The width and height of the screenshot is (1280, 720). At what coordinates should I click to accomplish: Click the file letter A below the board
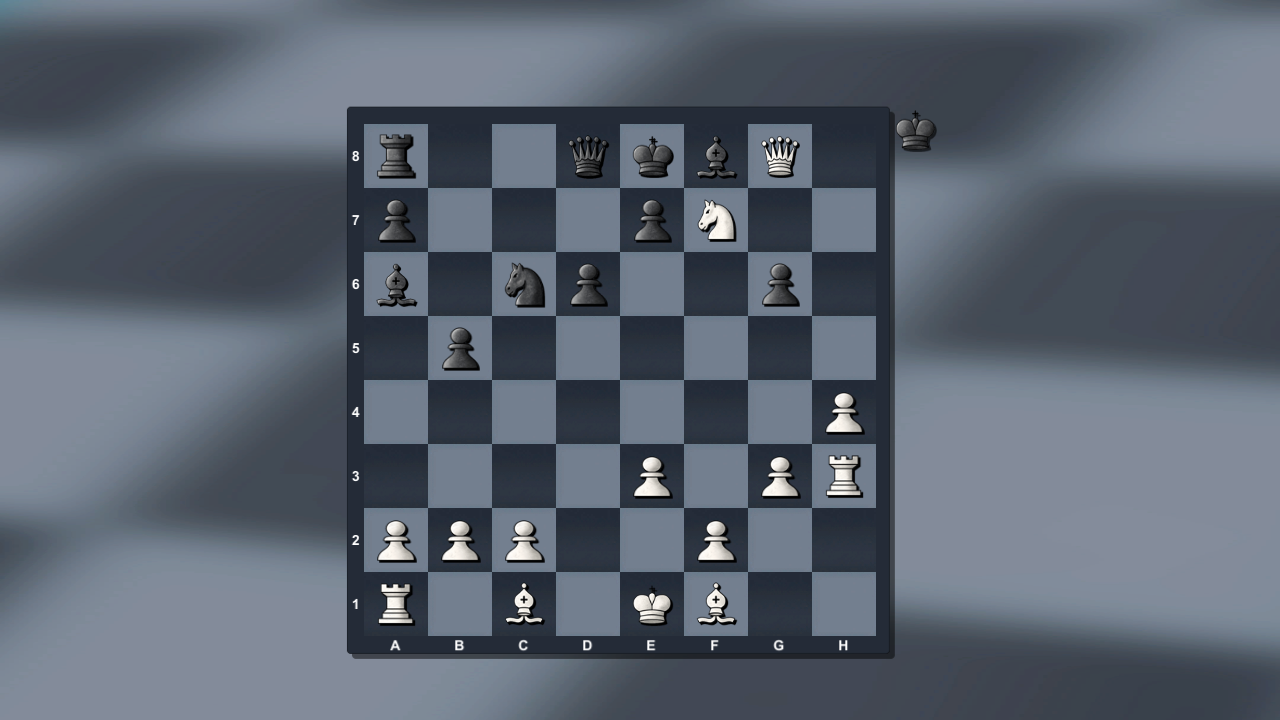coord(396,646)
